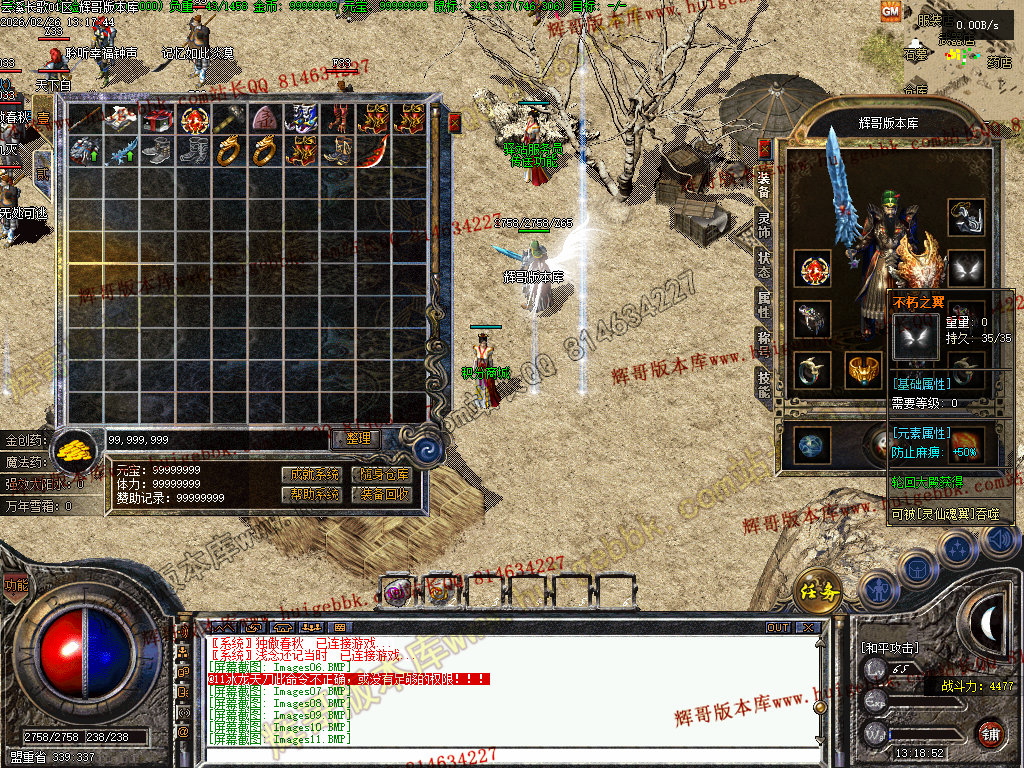Close the character equipment panel

765,149
